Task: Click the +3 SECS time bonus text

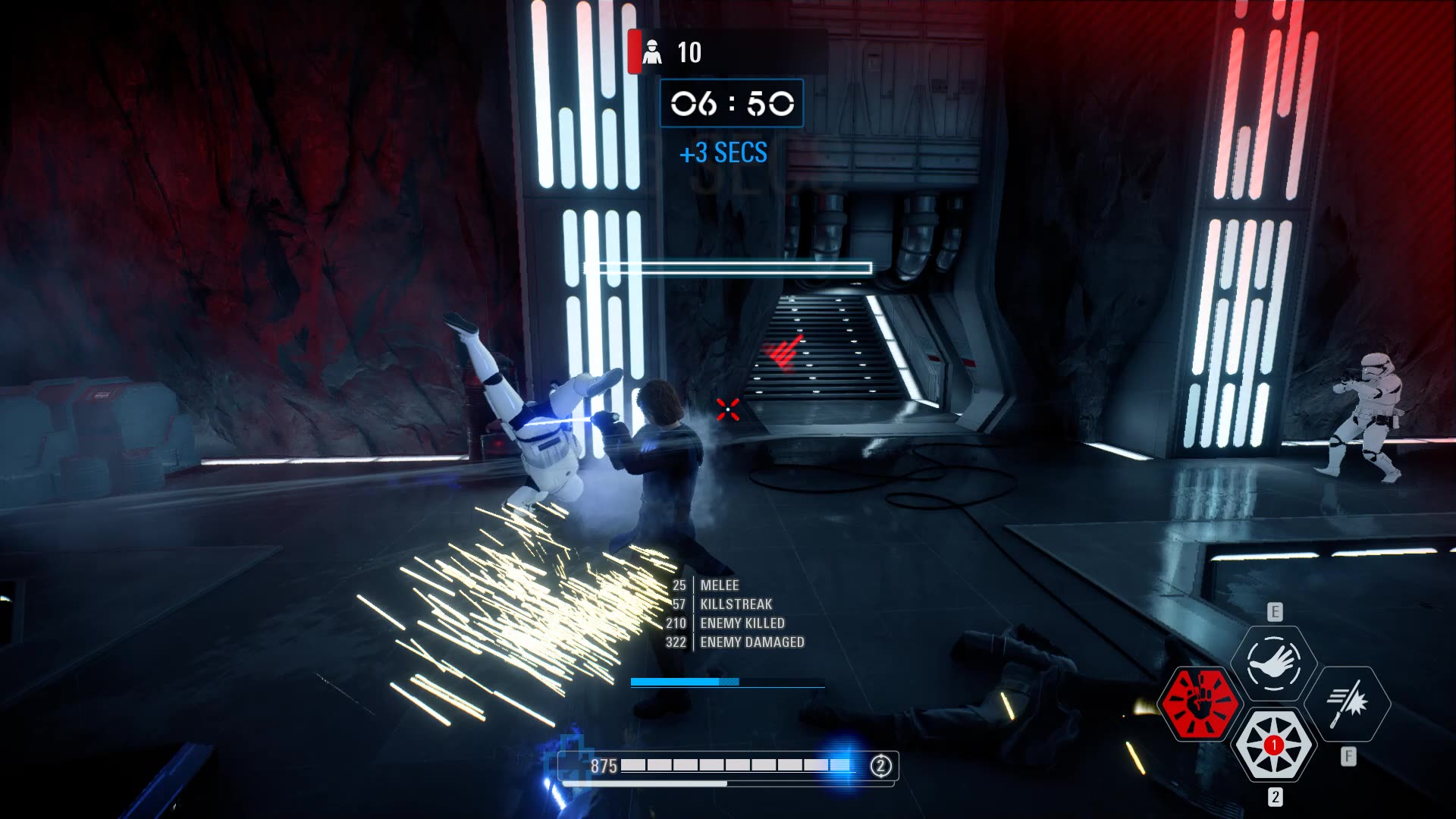Action: 723,153
